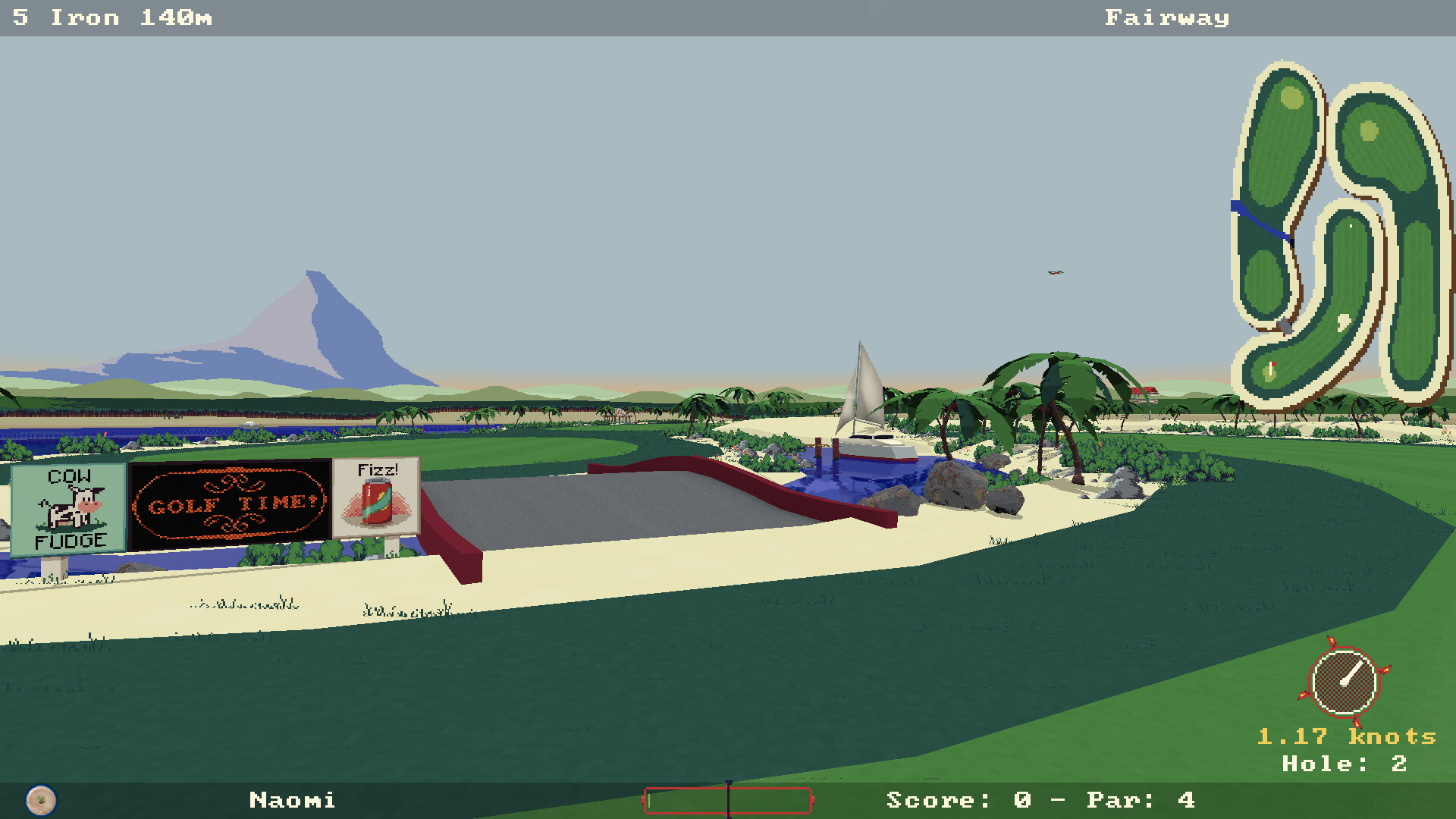Click the GOLF TIME! billboard
This screenshot has height=819, width=1456.
[227, 502]
